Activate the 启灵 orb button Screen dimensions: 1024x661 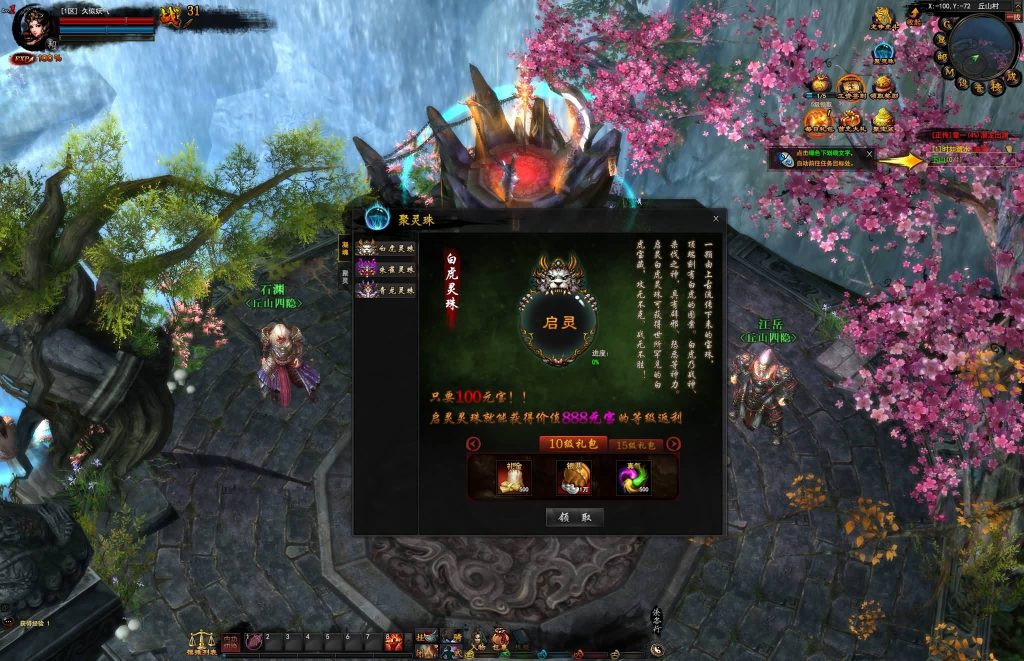(x=558, y=322)
